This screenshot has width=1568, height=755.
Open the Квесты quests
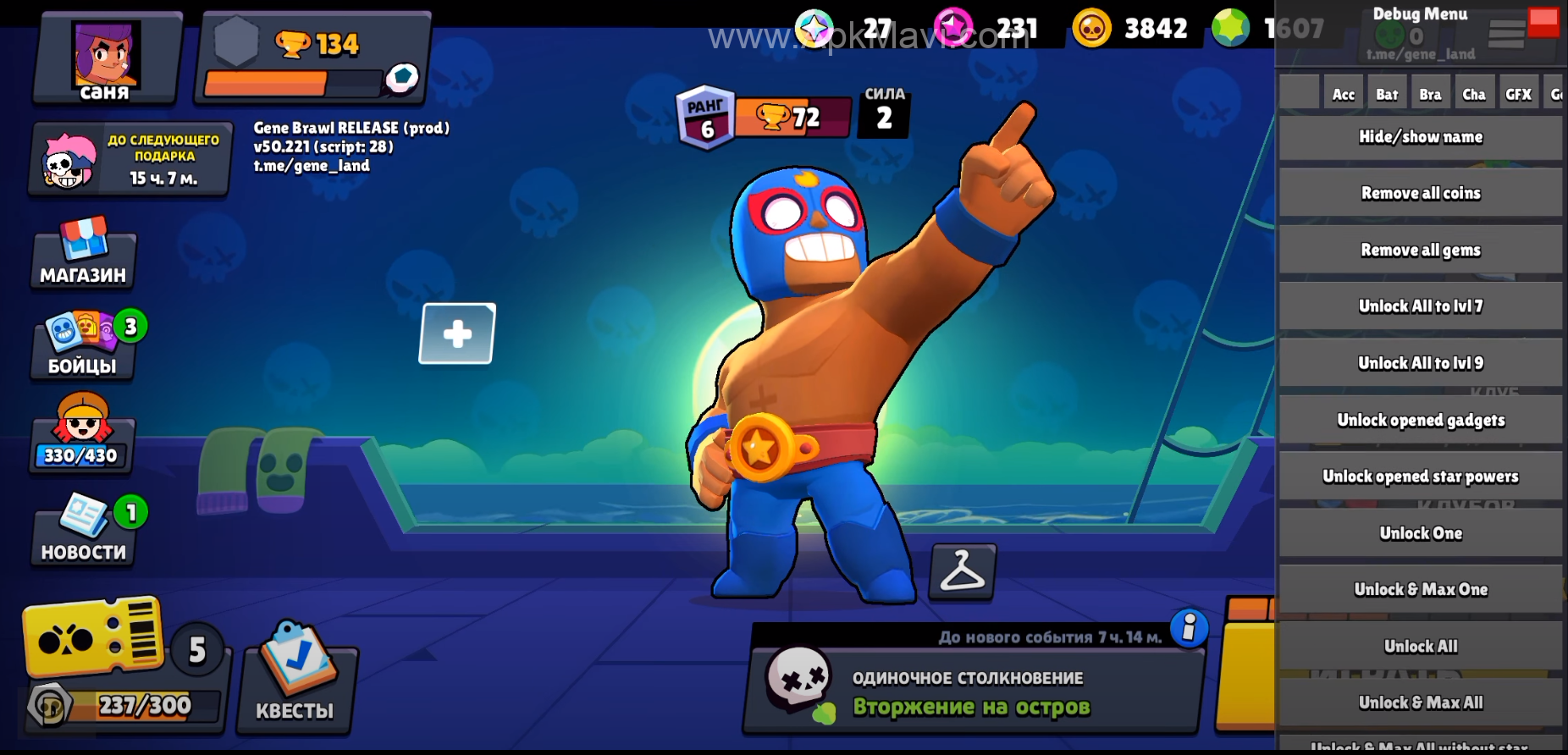pos(295,677)
